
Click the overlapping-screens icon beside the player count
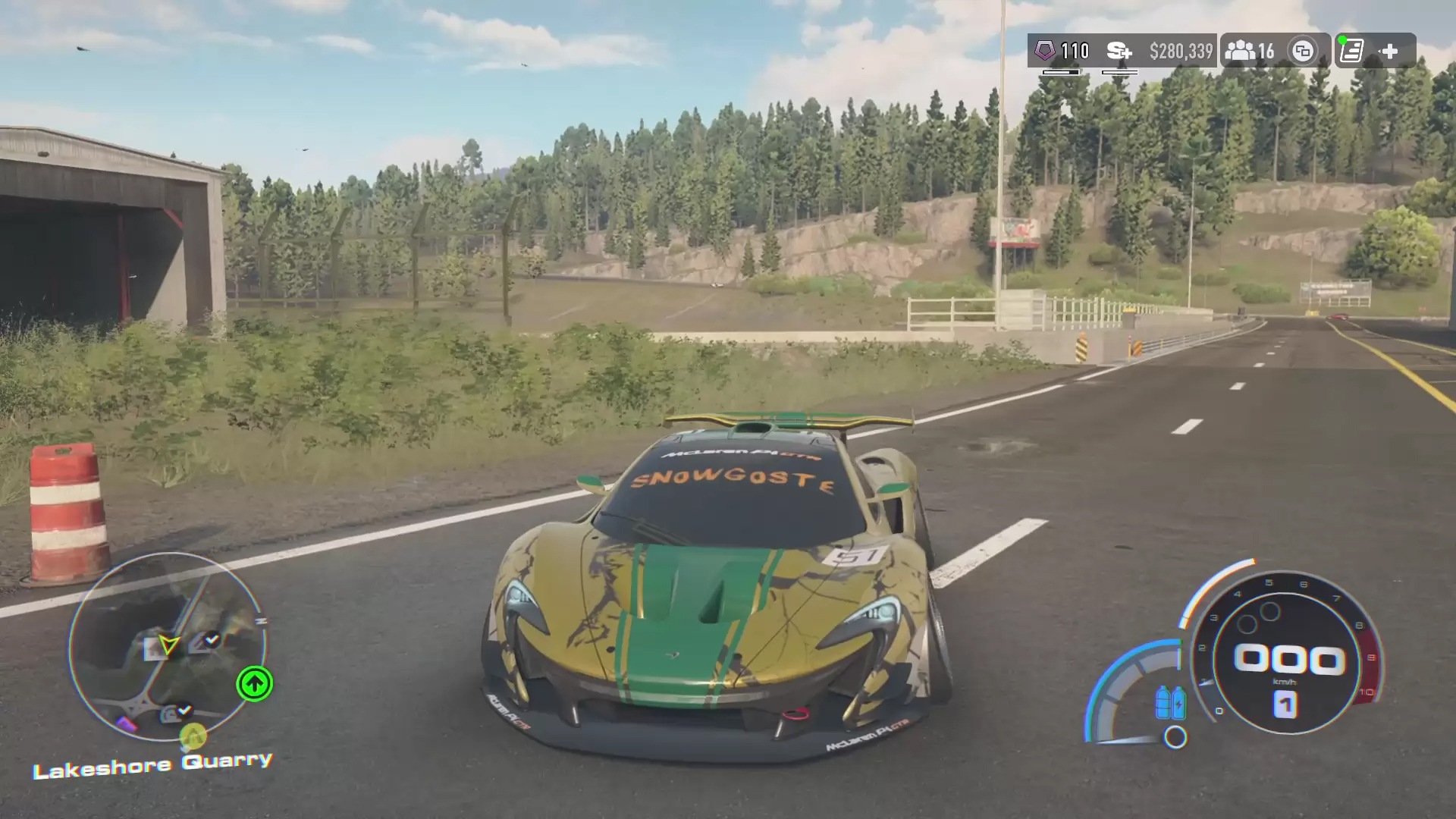(1303, 51)
